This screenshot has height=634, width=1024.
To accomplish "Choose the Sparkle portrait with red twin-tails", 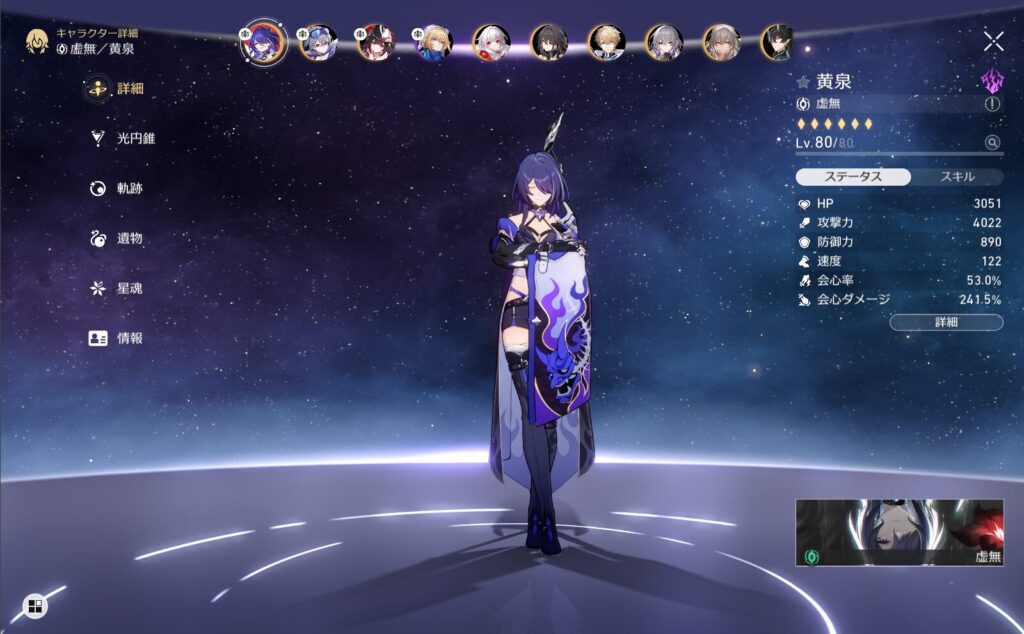I will pos(376,42).
